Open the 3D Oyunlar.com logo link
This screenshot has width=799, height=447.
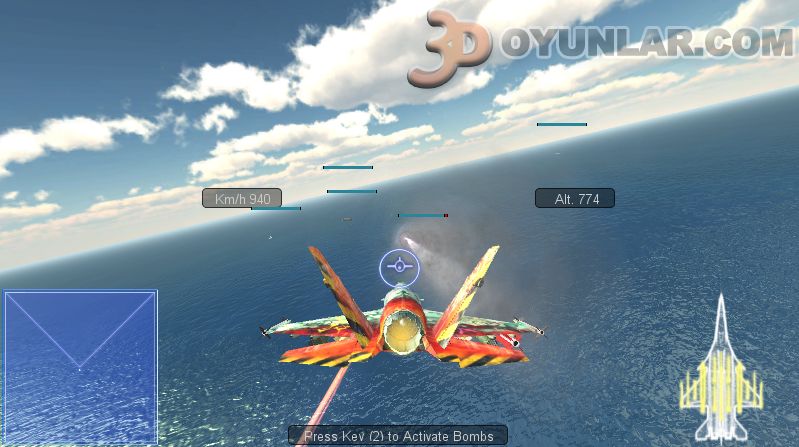pyautogui.click(x=600, y=44)
